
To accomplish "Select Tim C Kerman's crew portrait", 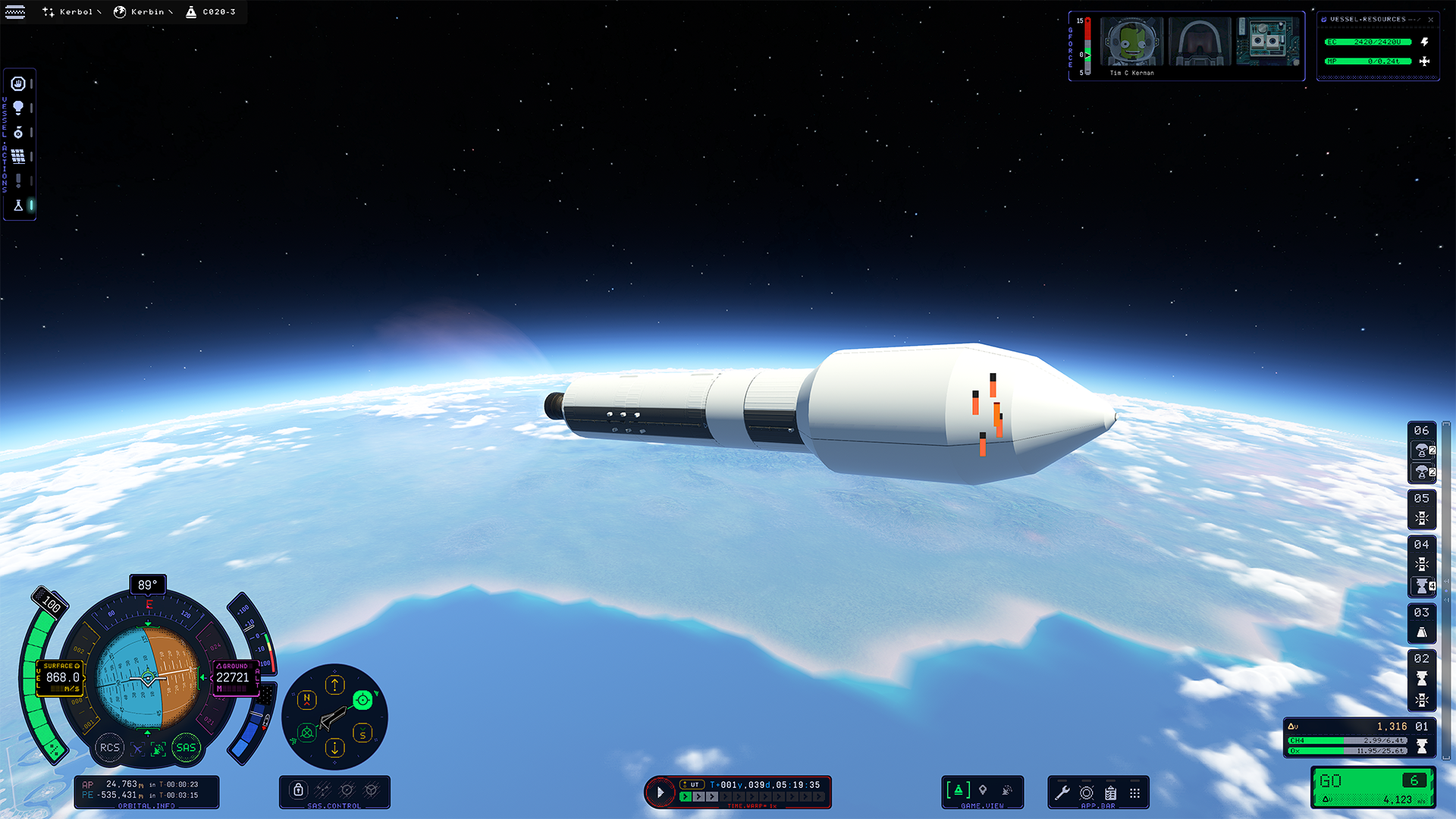I will click(x=1131, y=42).
